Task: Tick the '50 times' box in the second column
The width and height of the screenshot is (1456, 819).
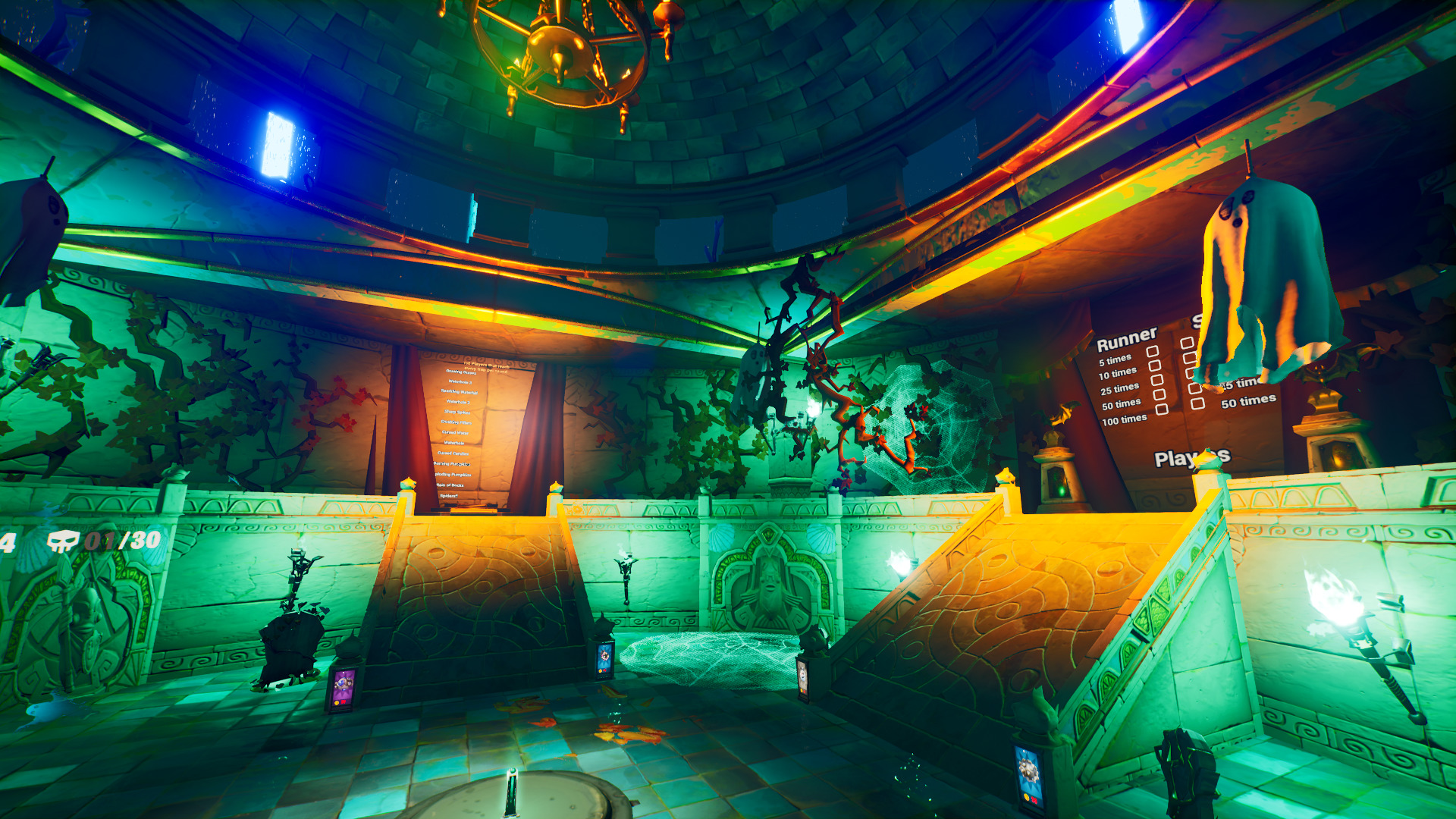Action: pos(1197,403)
